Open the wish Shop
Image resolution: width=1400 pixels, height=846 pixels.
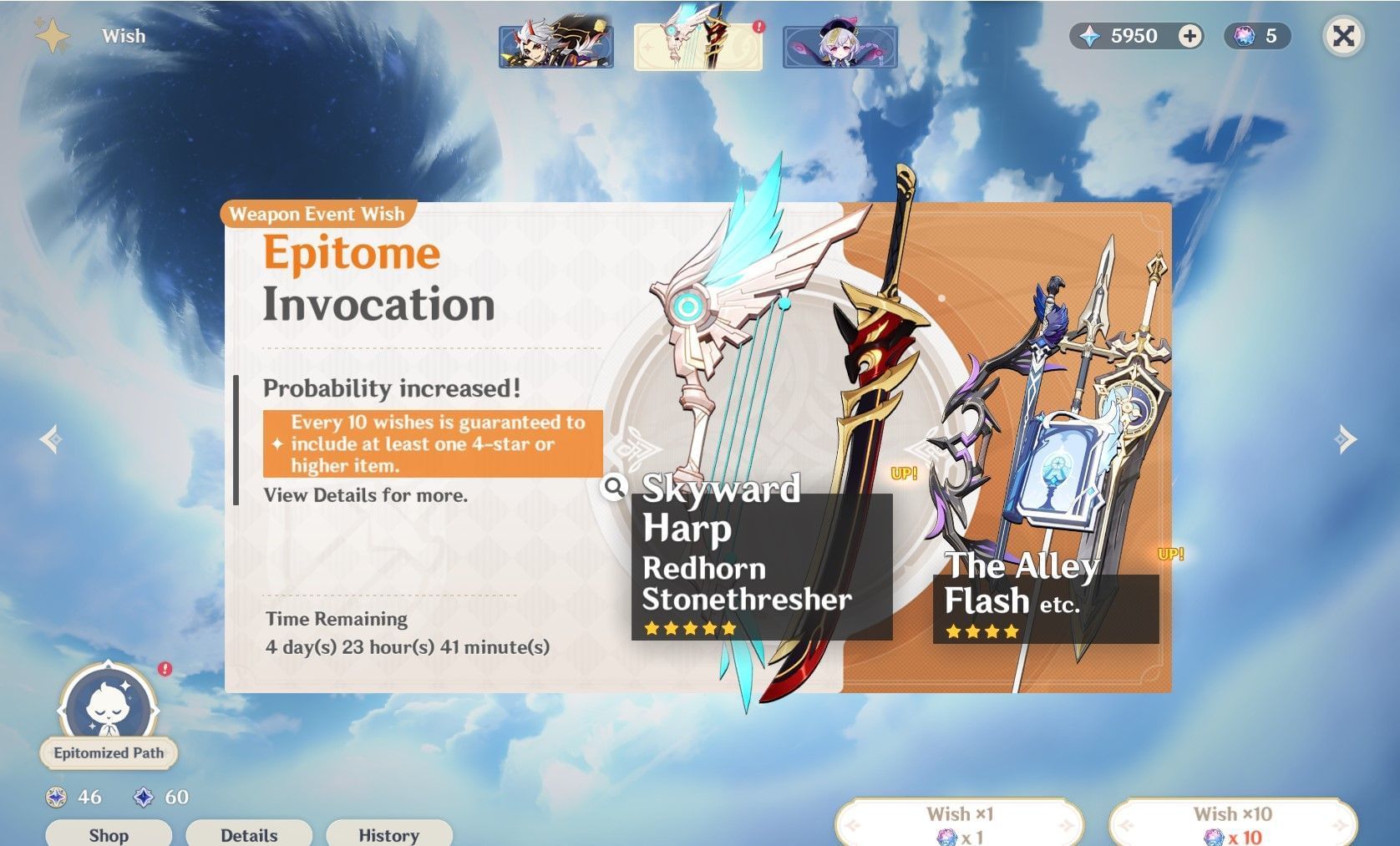(109, 834)
